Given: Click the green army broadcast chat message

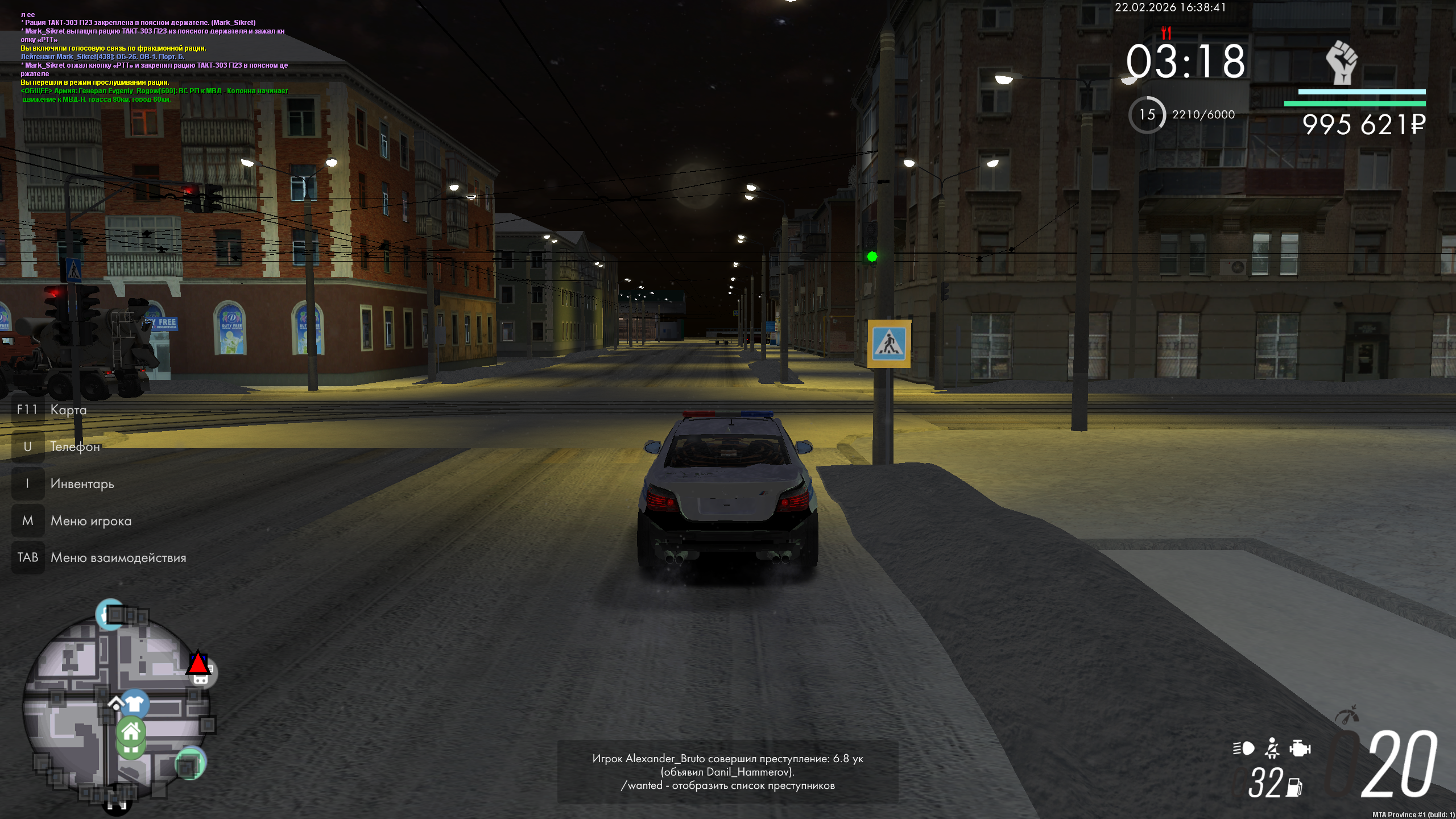Looking at the screenshot, I should (x=154, y=95).
